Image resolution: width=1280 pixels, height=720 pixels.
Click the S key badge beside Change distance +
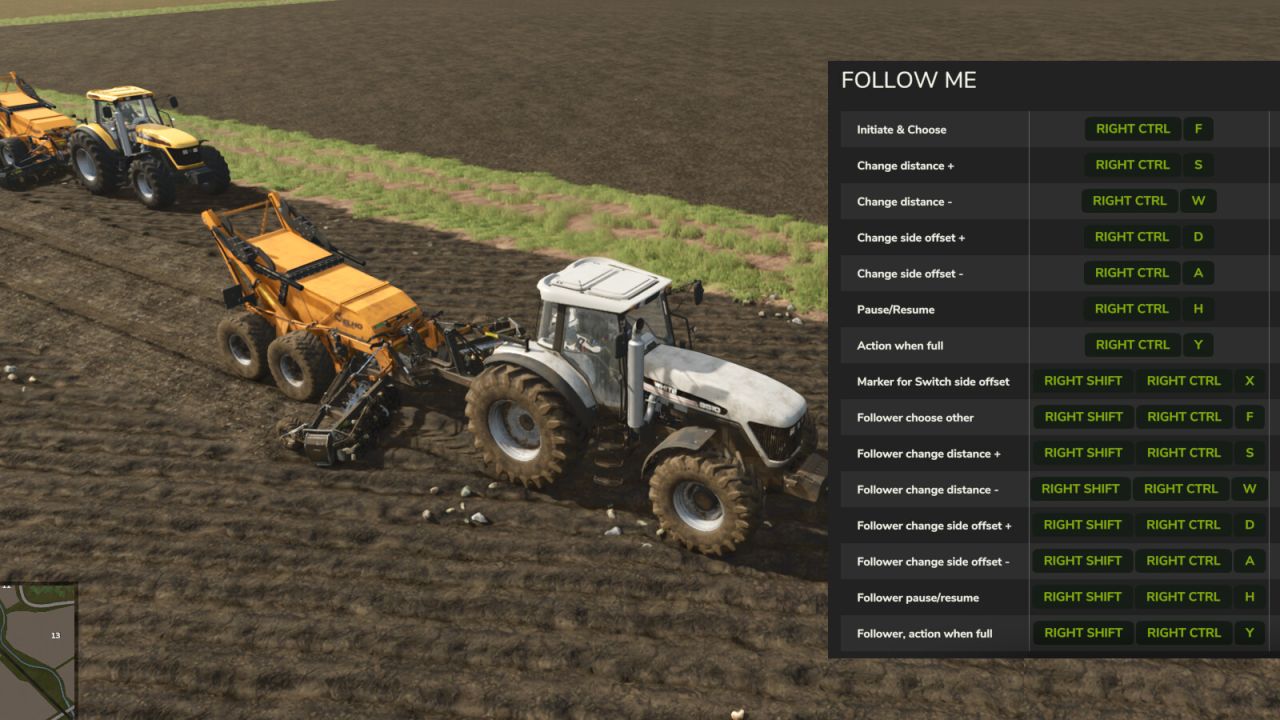pyautogui.click(x=1197, y=164)
